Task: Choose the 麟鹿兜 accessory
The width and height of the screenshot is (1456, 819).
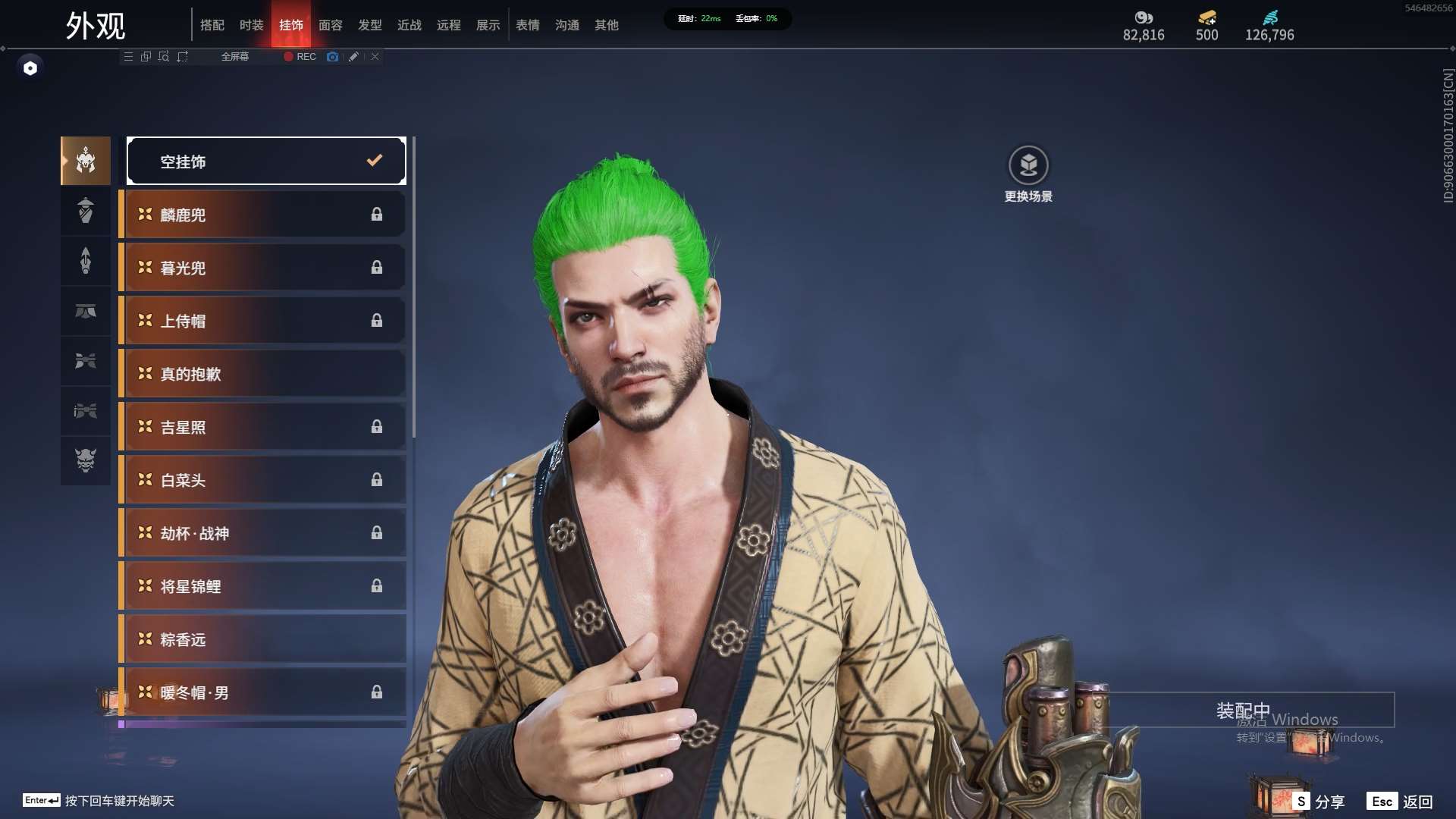Action: [262, 215]
